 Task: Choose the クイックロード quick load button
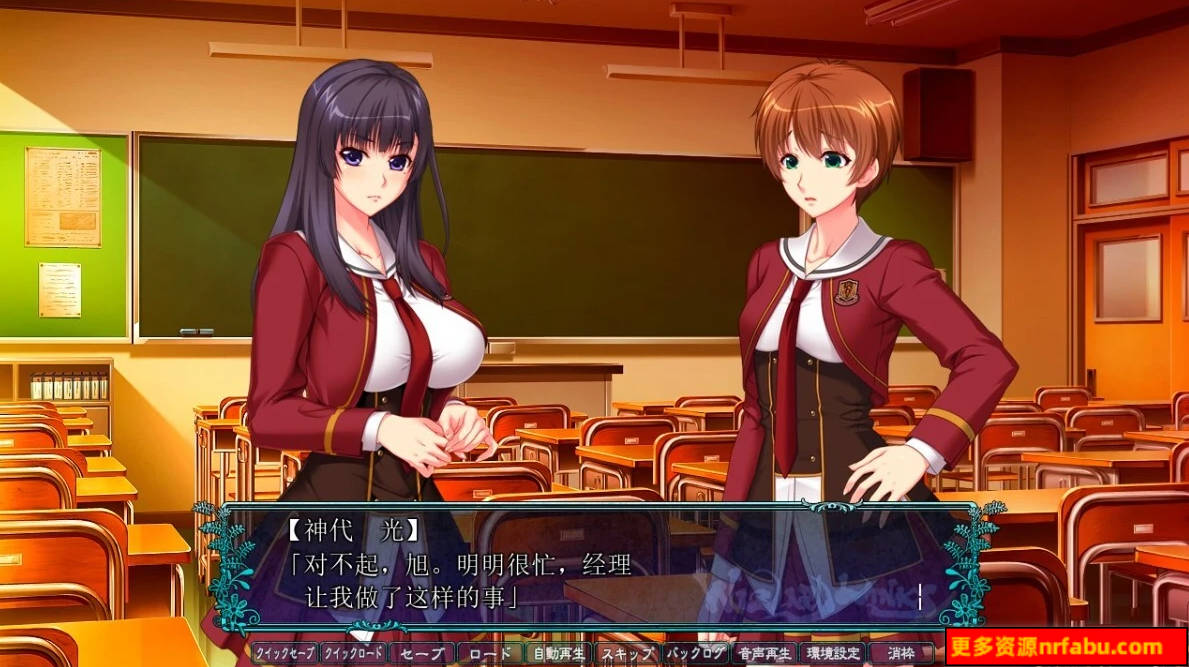pos(353,653)
